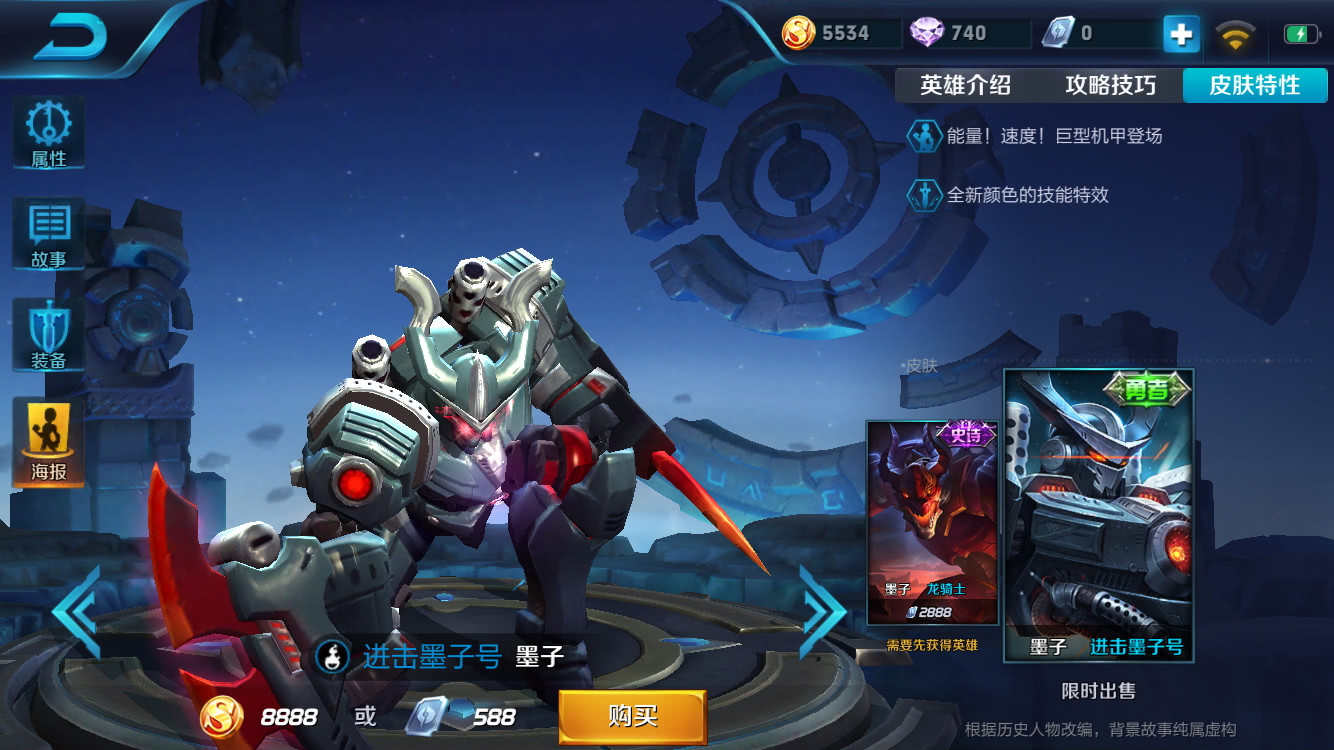Open the 属性 attributes panel
The height and width of the screenshot is (750, 1334).
(48, 133)
